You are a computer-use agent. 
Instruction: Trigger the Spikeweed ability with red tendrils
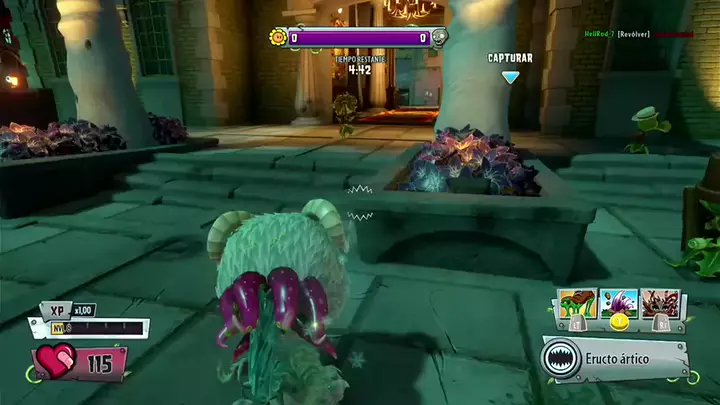click(x=661, y=303)
